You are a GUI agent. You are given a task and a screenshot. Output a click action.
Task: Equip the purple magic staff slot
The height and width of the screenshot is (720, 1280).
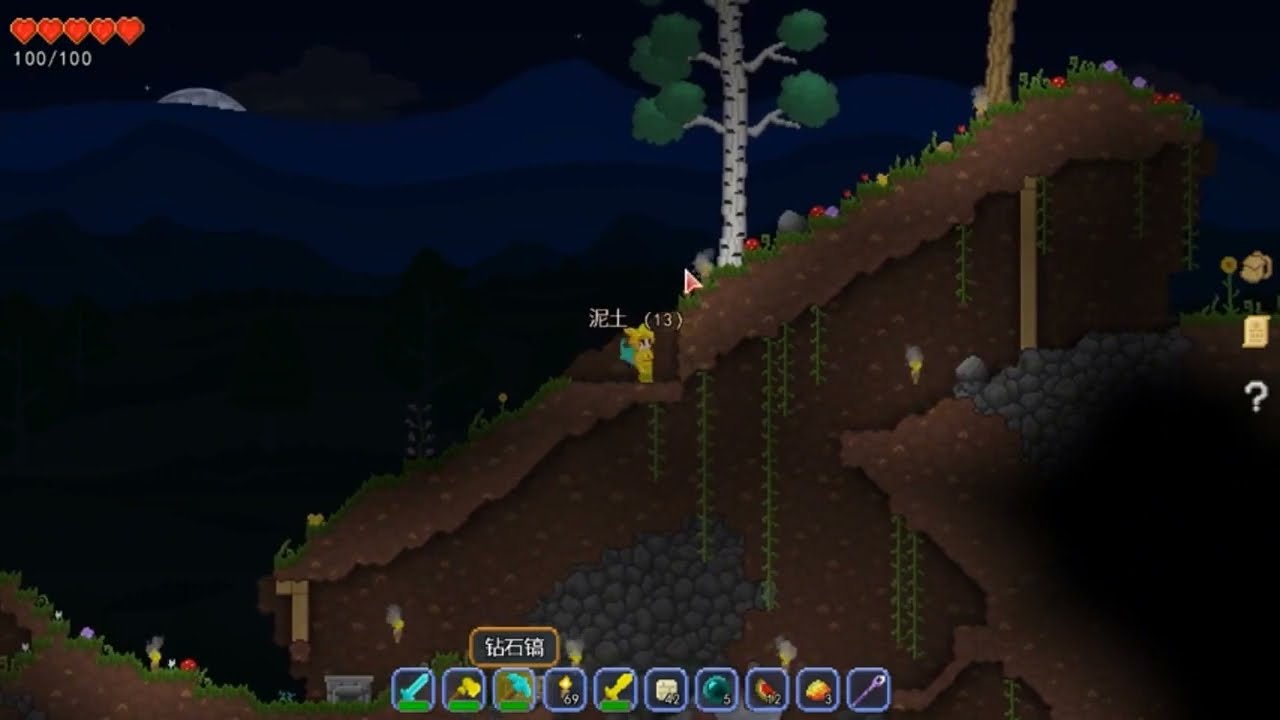coord(868,689)
